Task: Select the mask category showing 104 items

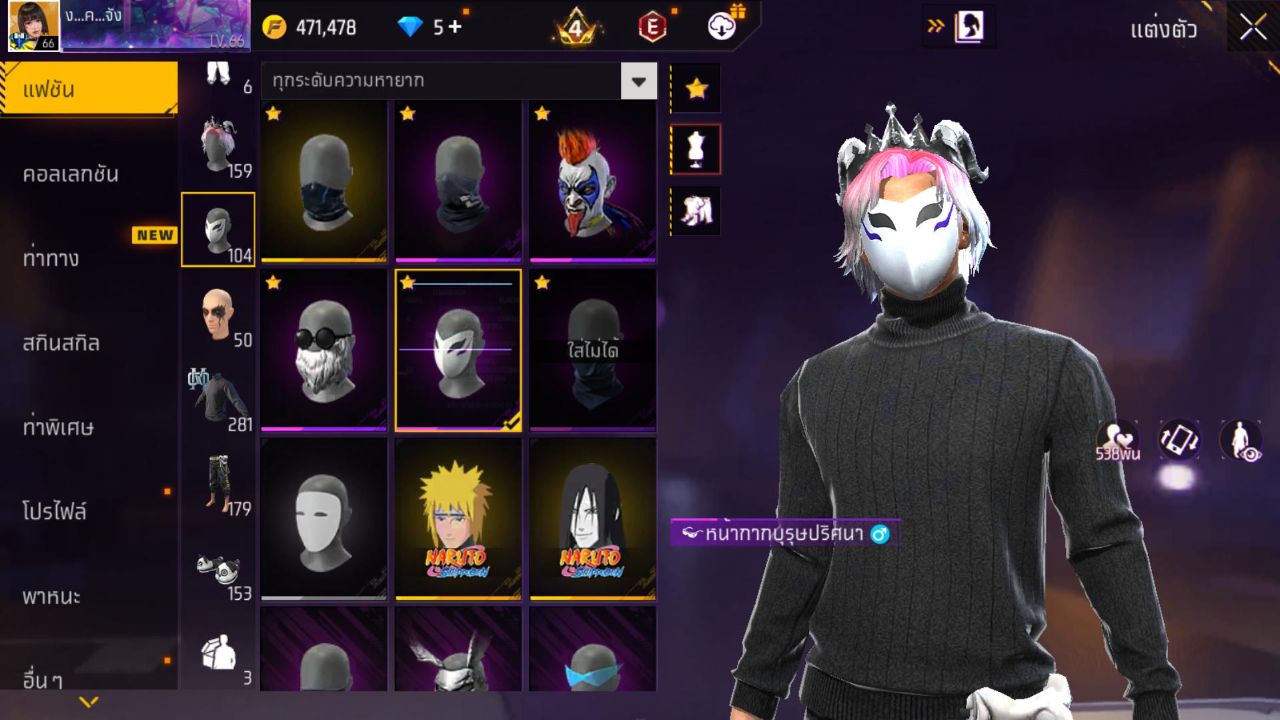Action: [219, 228]
